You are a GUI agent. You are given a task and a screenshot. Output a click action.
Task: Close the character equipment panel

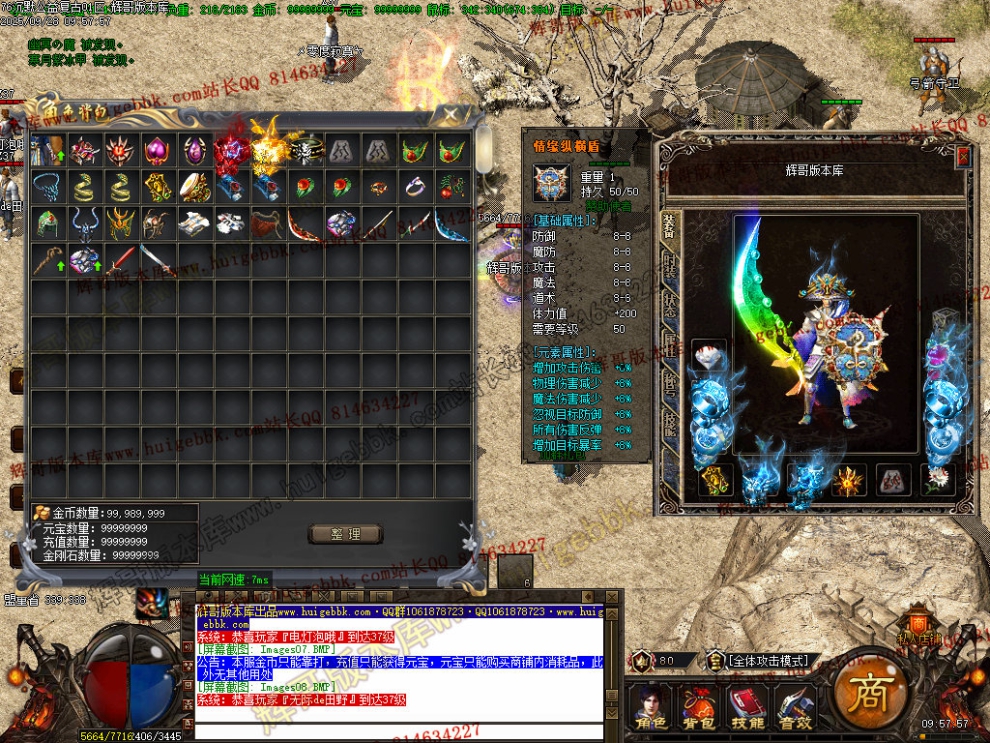coord(963,156)
